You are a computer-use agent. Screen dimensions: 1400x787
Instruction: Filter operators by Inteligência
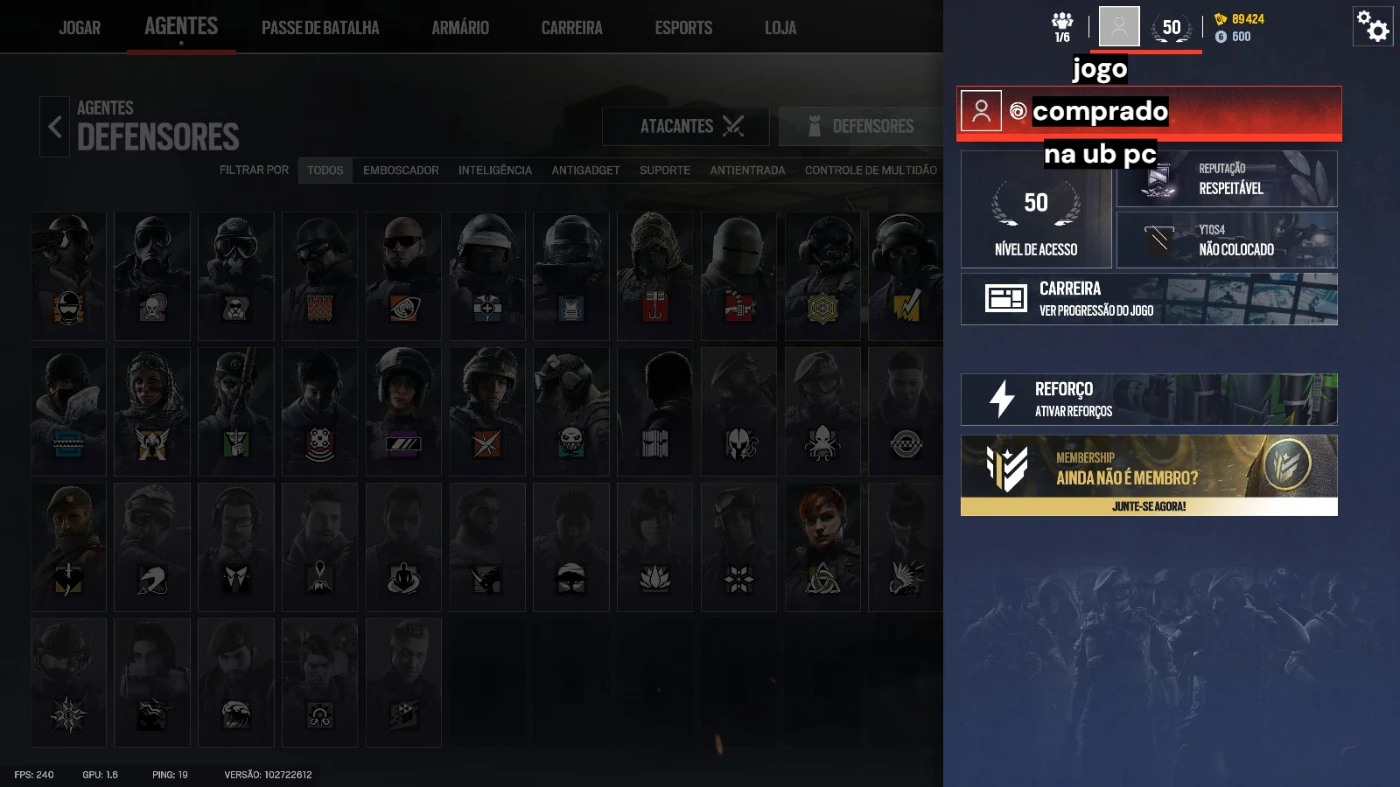coord(495,170)
